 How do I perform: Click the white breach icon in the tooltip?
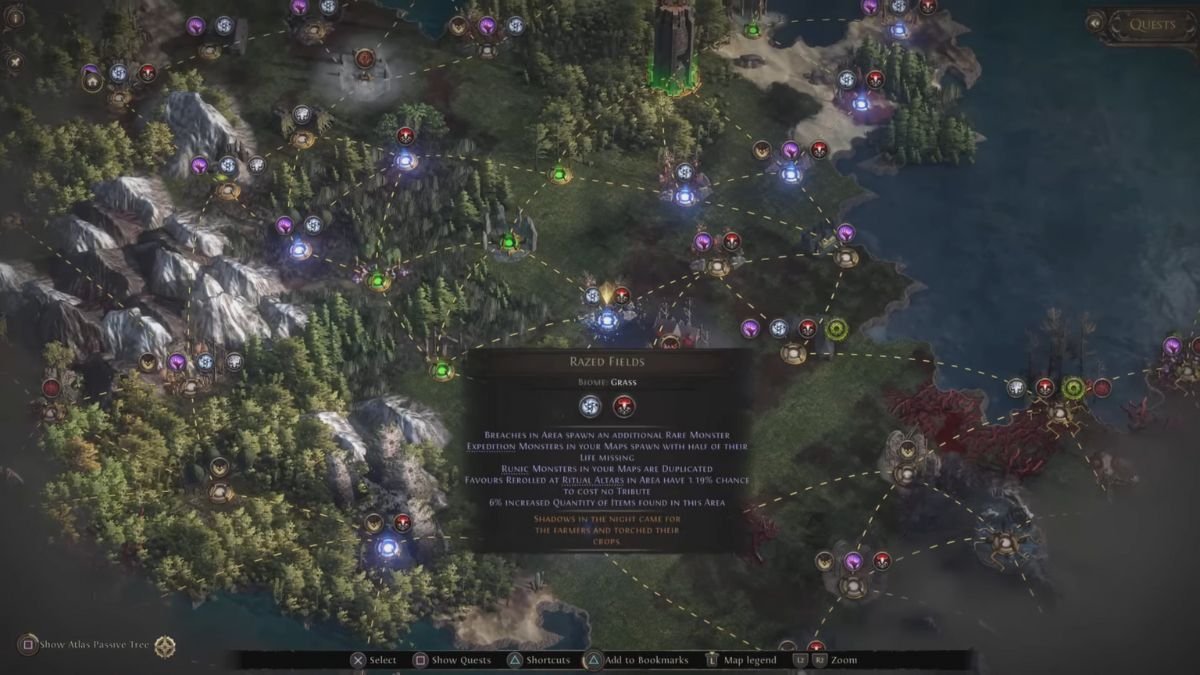592,406
